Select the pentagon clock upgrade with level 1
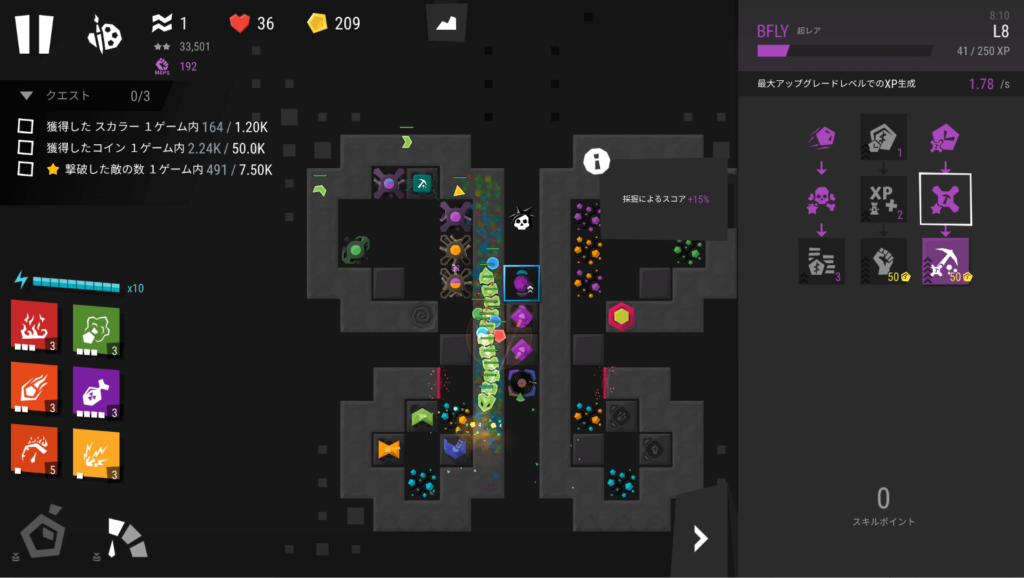This screenshot has width=1024, height=578. (x=884, y=137)
